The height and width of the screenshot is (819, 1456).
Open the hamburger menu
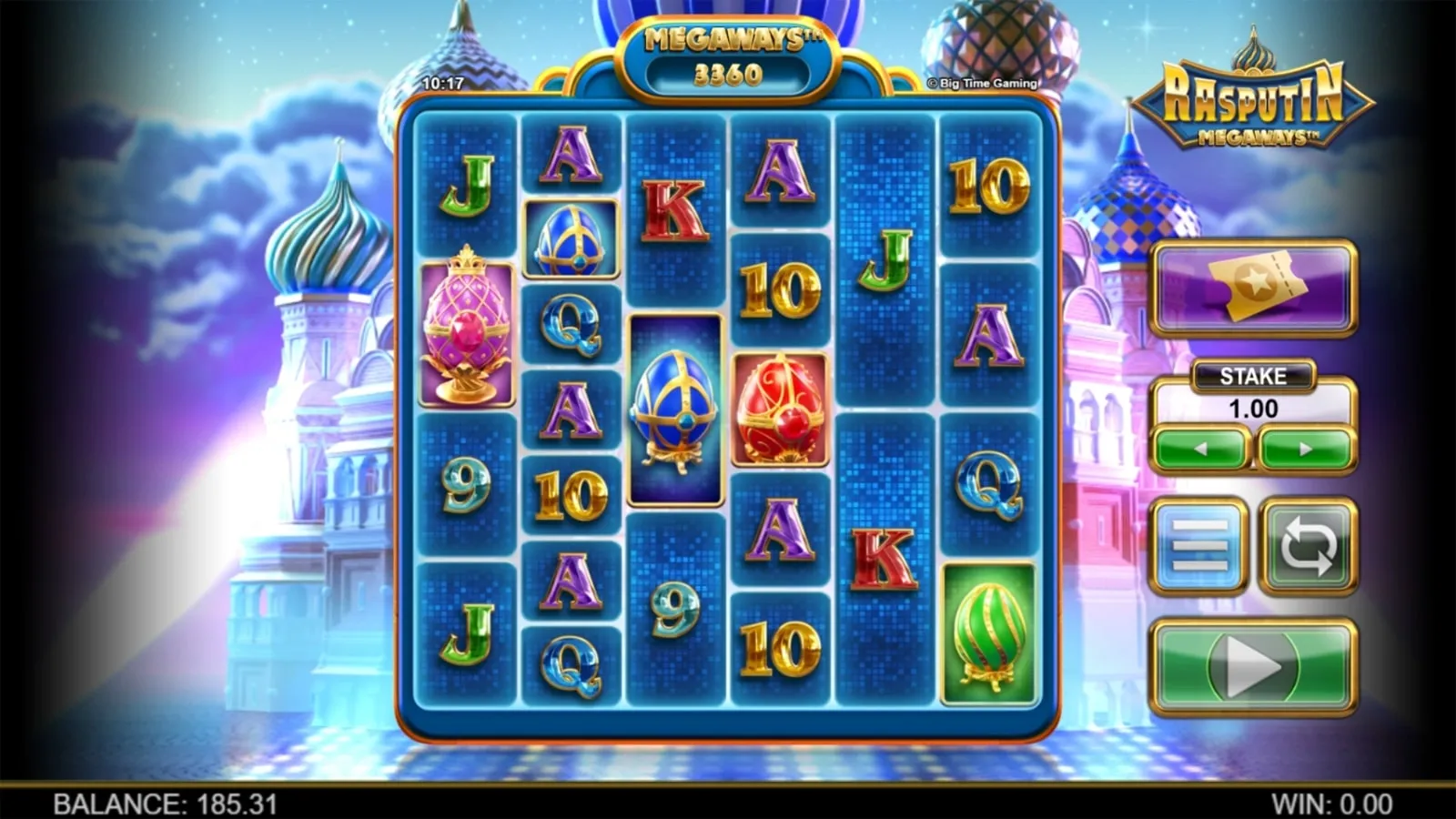1199,546
